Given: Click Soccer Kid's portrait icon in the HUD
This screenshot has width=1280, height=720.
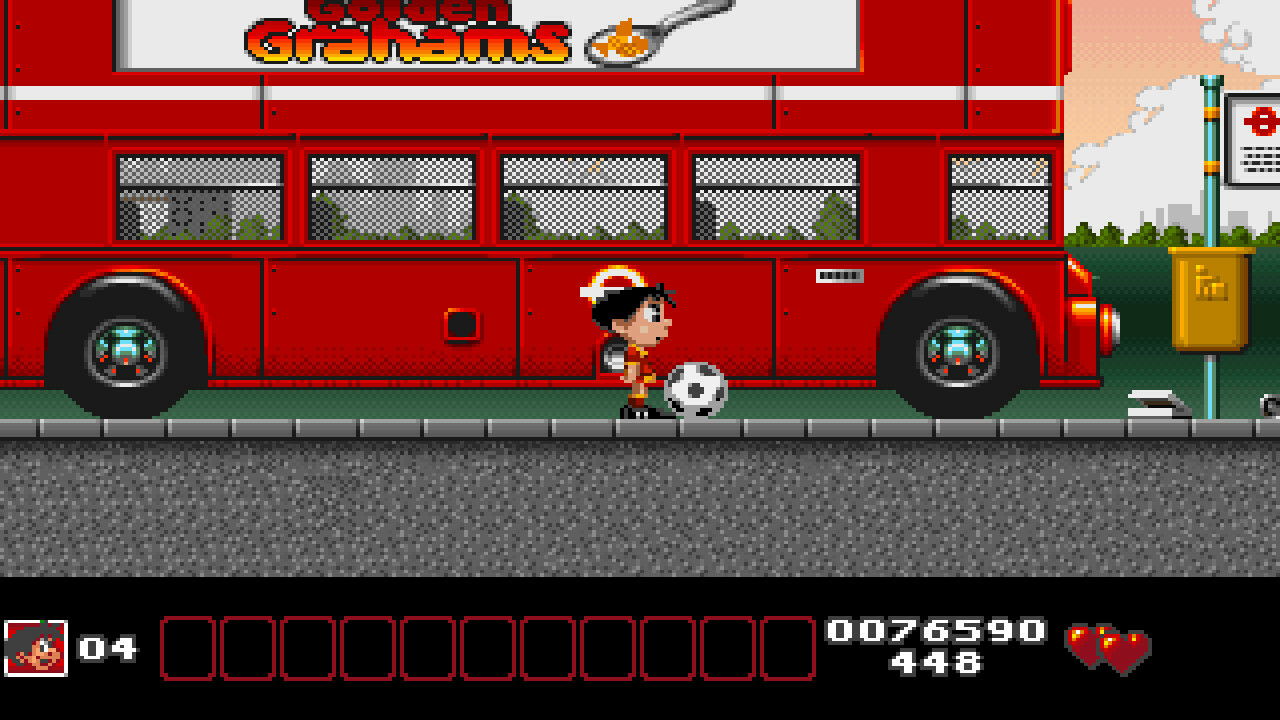Looking at the screenshot, I should (x=35, y=650).
